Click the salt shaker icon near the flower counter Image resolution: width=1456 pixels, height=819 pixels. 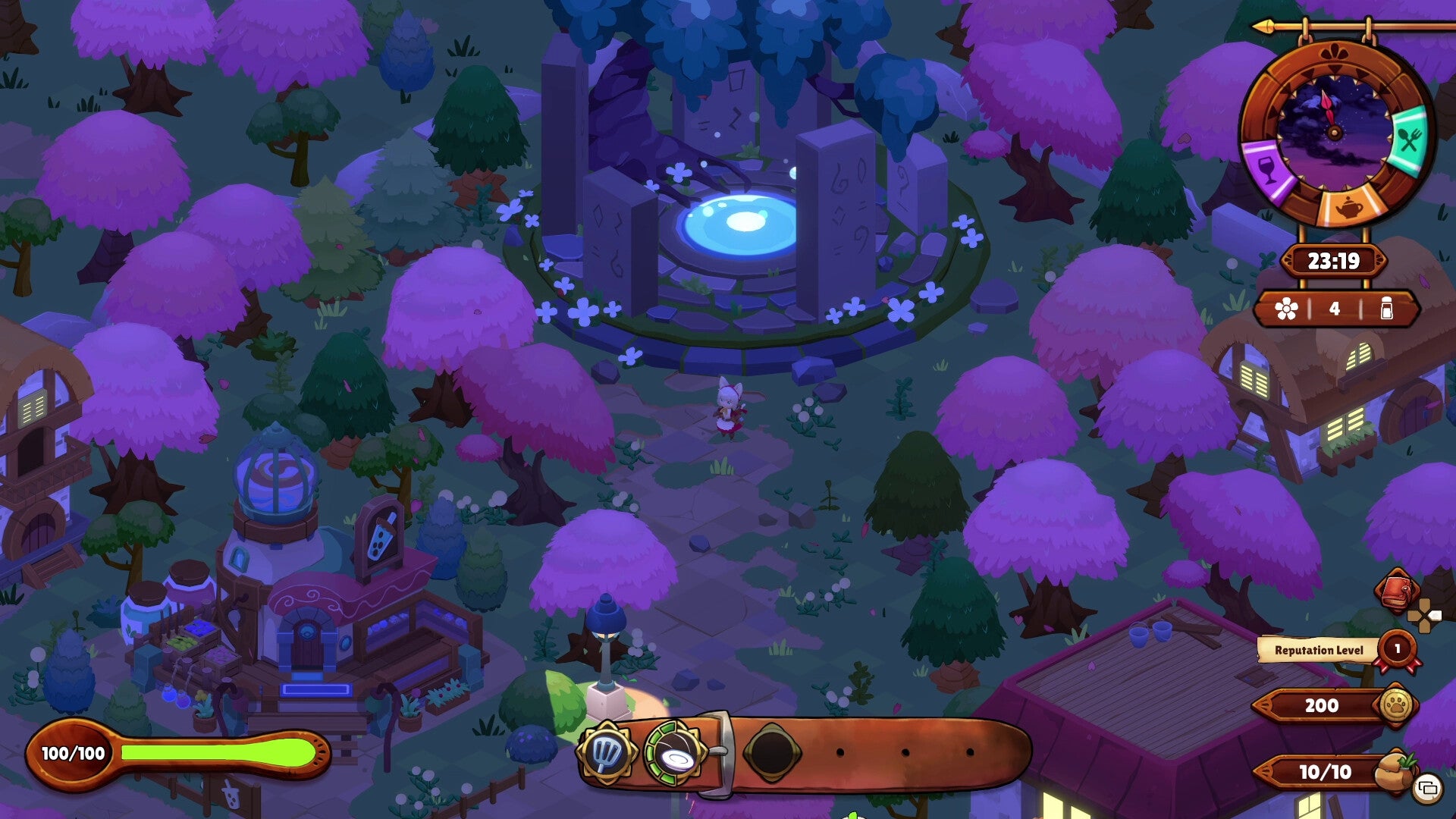point(1387,308)
